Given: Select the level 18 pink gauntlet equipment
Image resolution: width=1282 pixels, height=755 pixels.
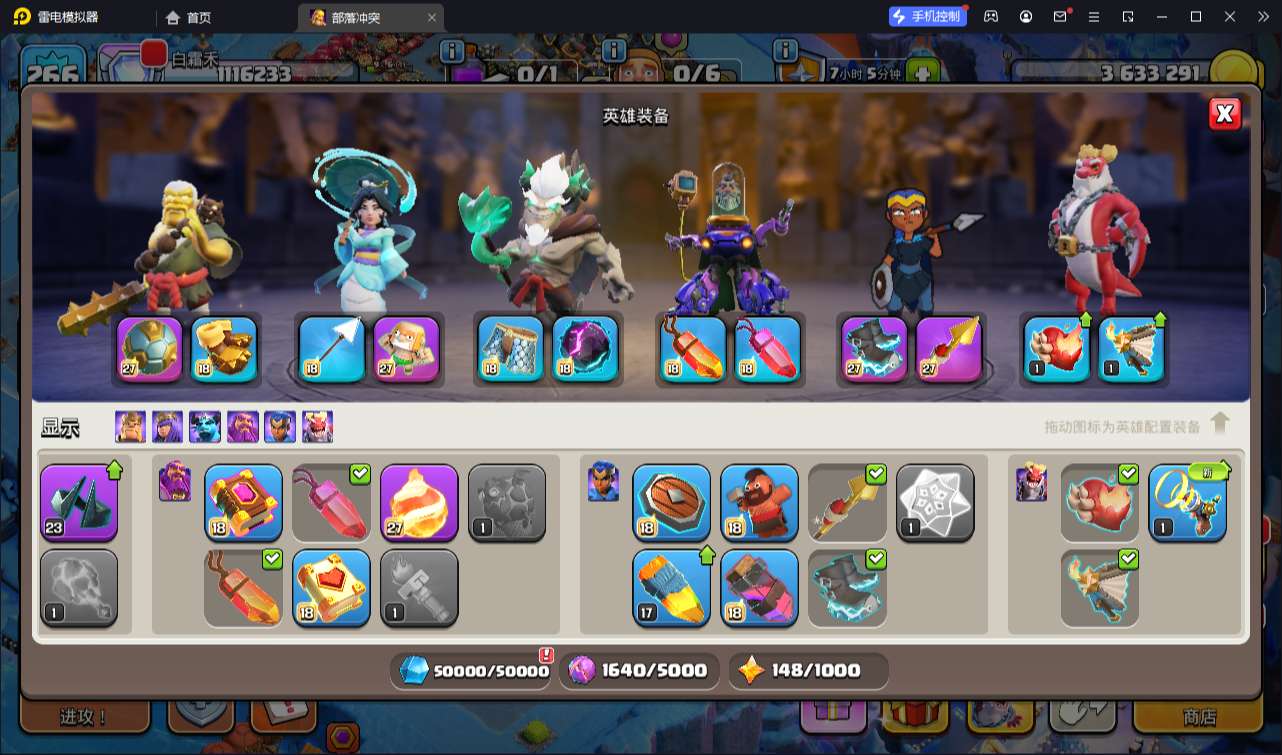Looking at the screenshot, I should pyautogui.click(x=759, y=587).
